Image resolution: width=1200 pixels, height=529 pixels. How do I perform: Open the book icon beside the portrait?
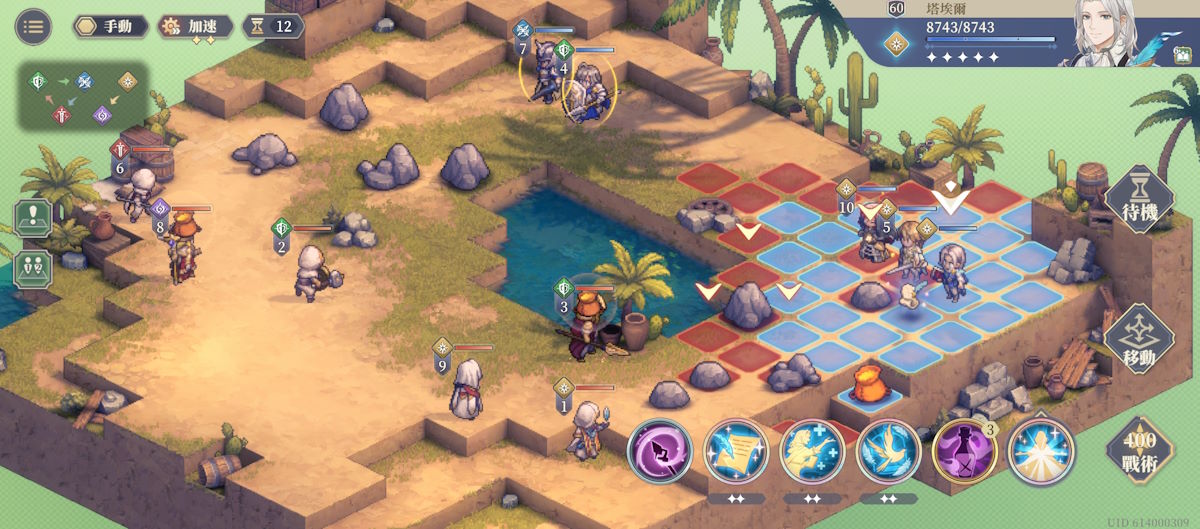pos(1182,56)
